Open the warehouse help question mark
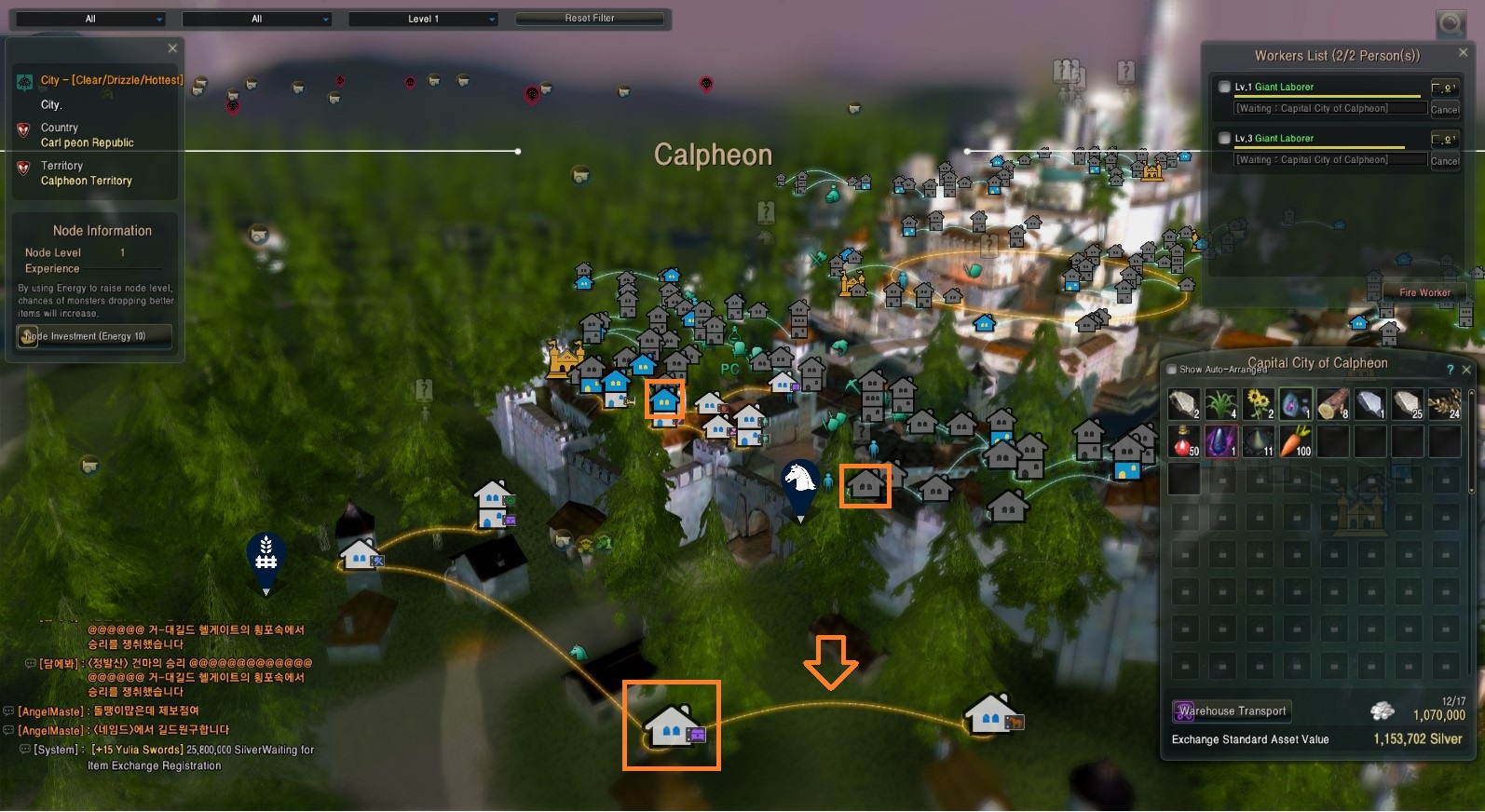Image resolution: width=1485 pixels, height=812 pixels. pyautogui.click(x=1450, y=370)
